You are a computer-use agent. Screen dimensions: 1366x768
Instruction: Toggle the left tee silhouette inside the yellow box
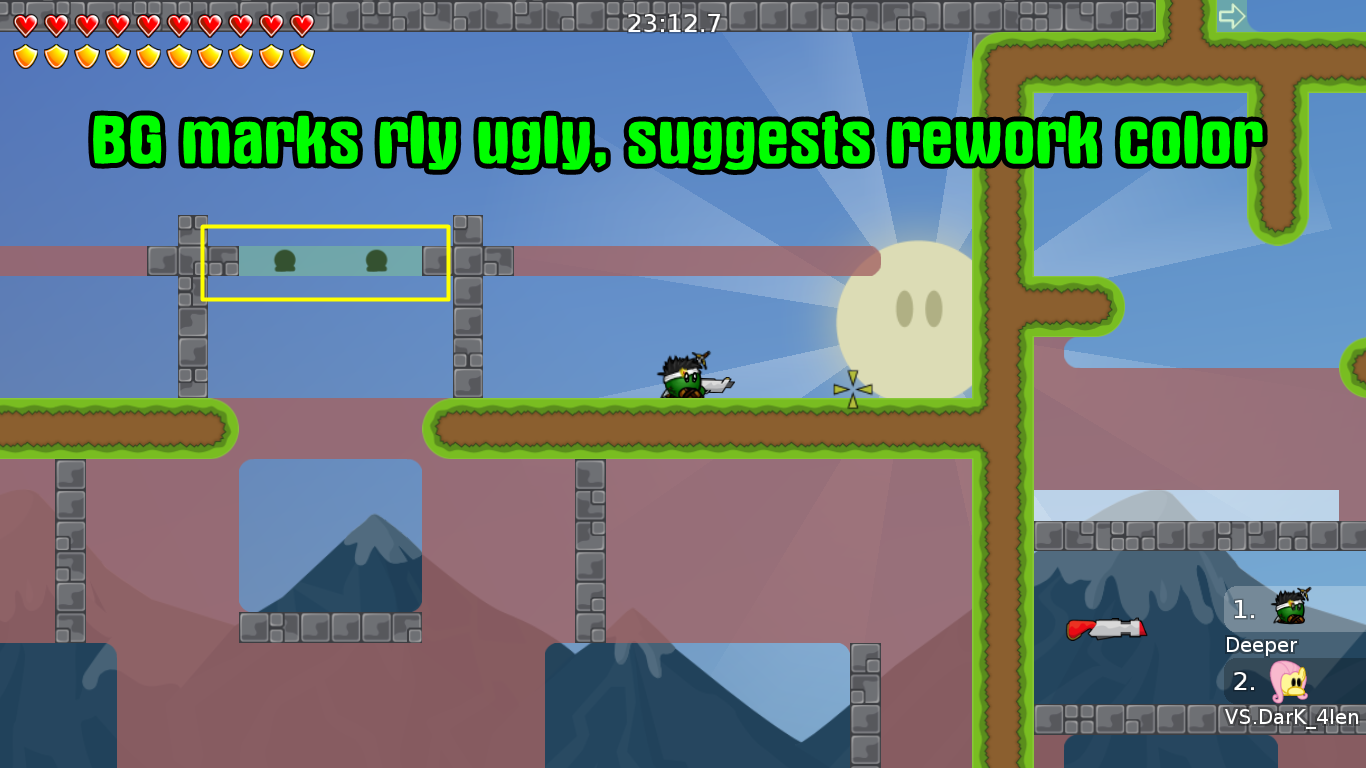point(285,262)
